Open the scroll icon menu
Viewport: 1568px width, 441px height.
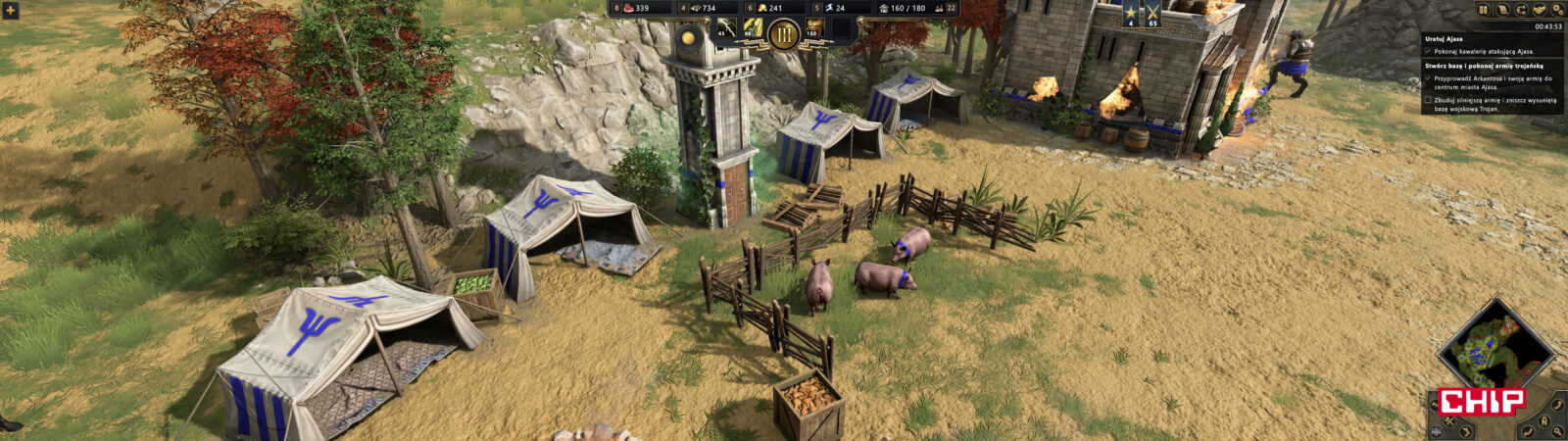tap(1502, 10)
